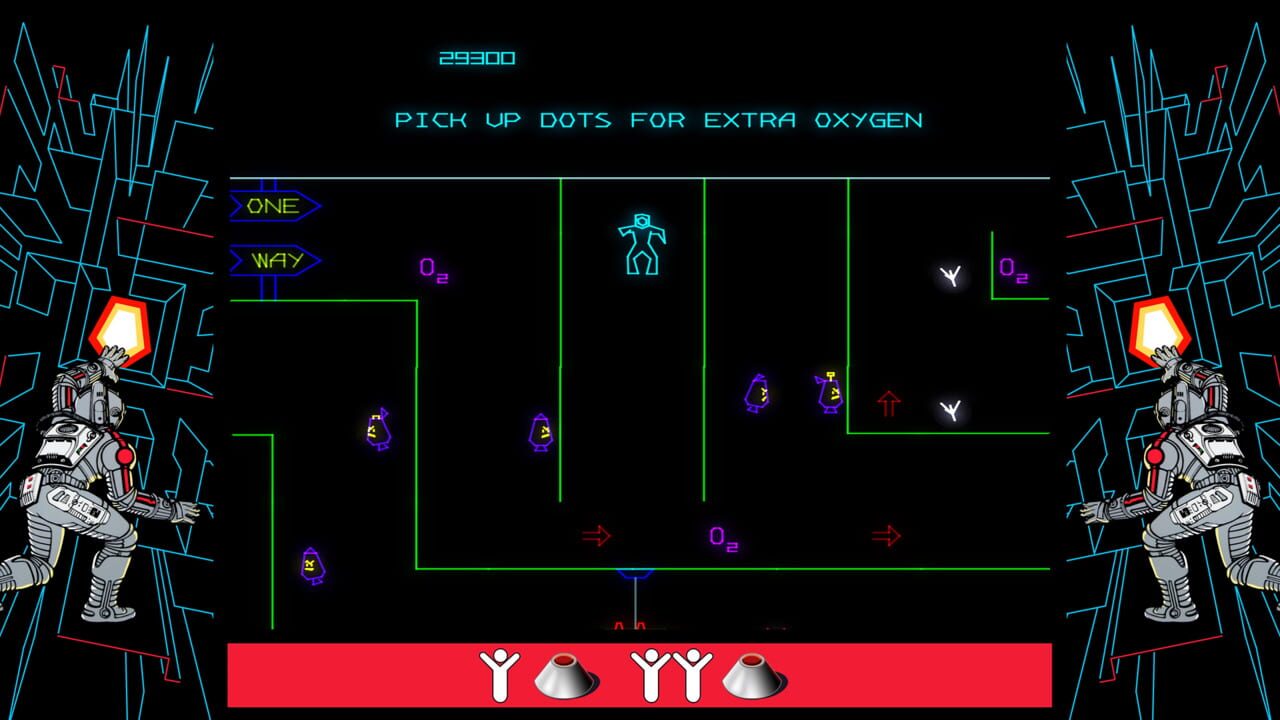Screen dimensions: 1280x720
Task: Open the lower white Y-shaped enemy marker
Action: tap(950, 408)
